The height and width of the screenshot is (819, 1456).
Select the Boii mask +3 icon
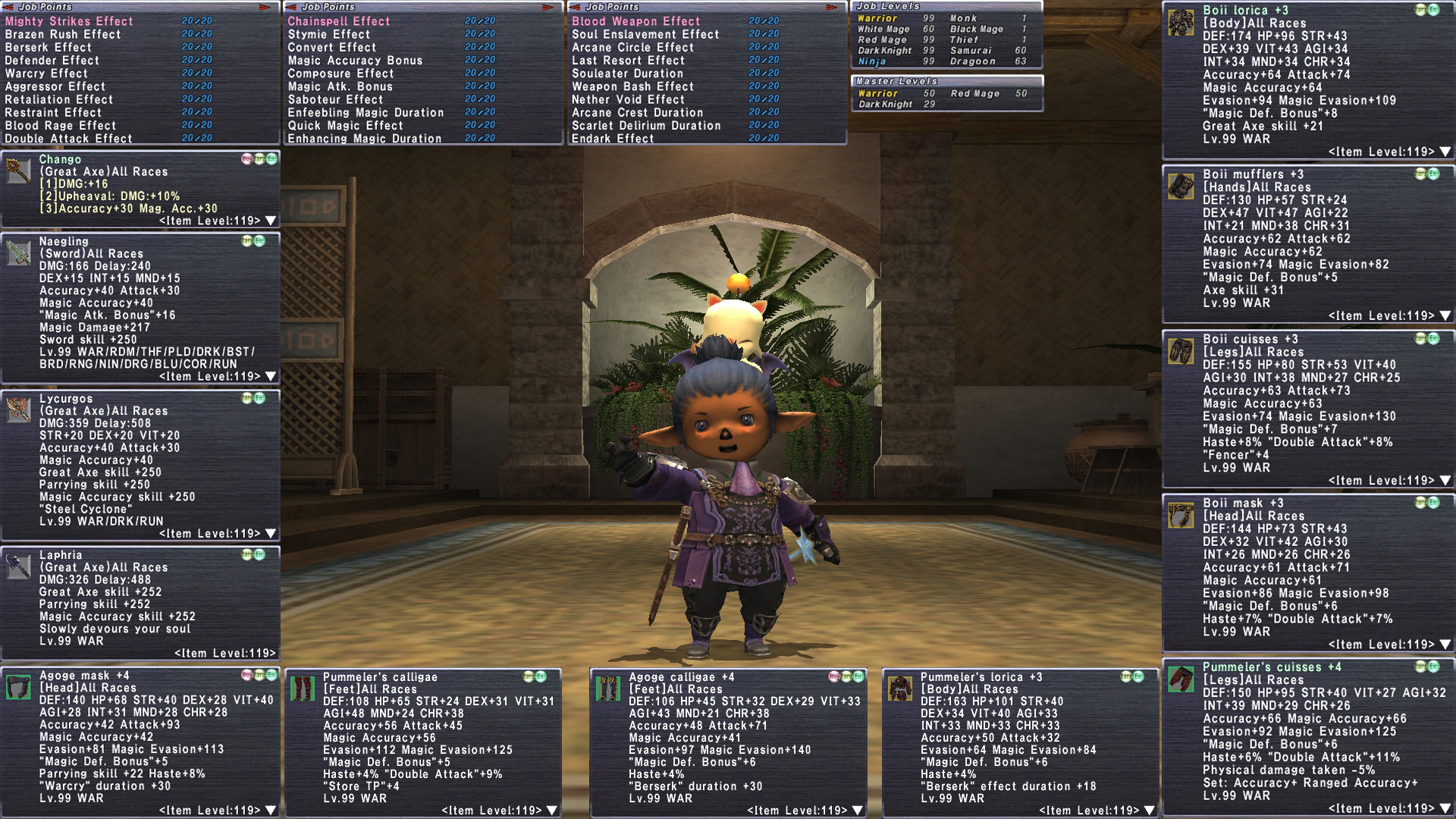[1181, 516]
